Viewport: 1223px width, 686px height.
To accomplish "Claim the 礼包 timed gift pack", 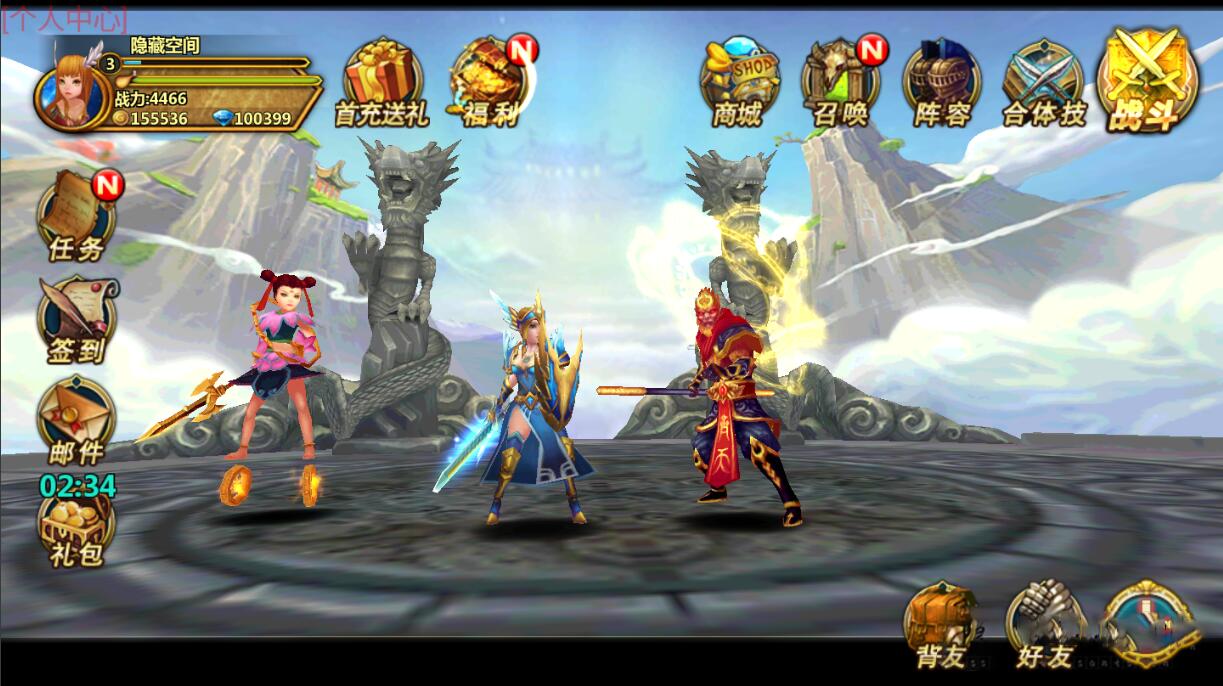I will 77,527.
